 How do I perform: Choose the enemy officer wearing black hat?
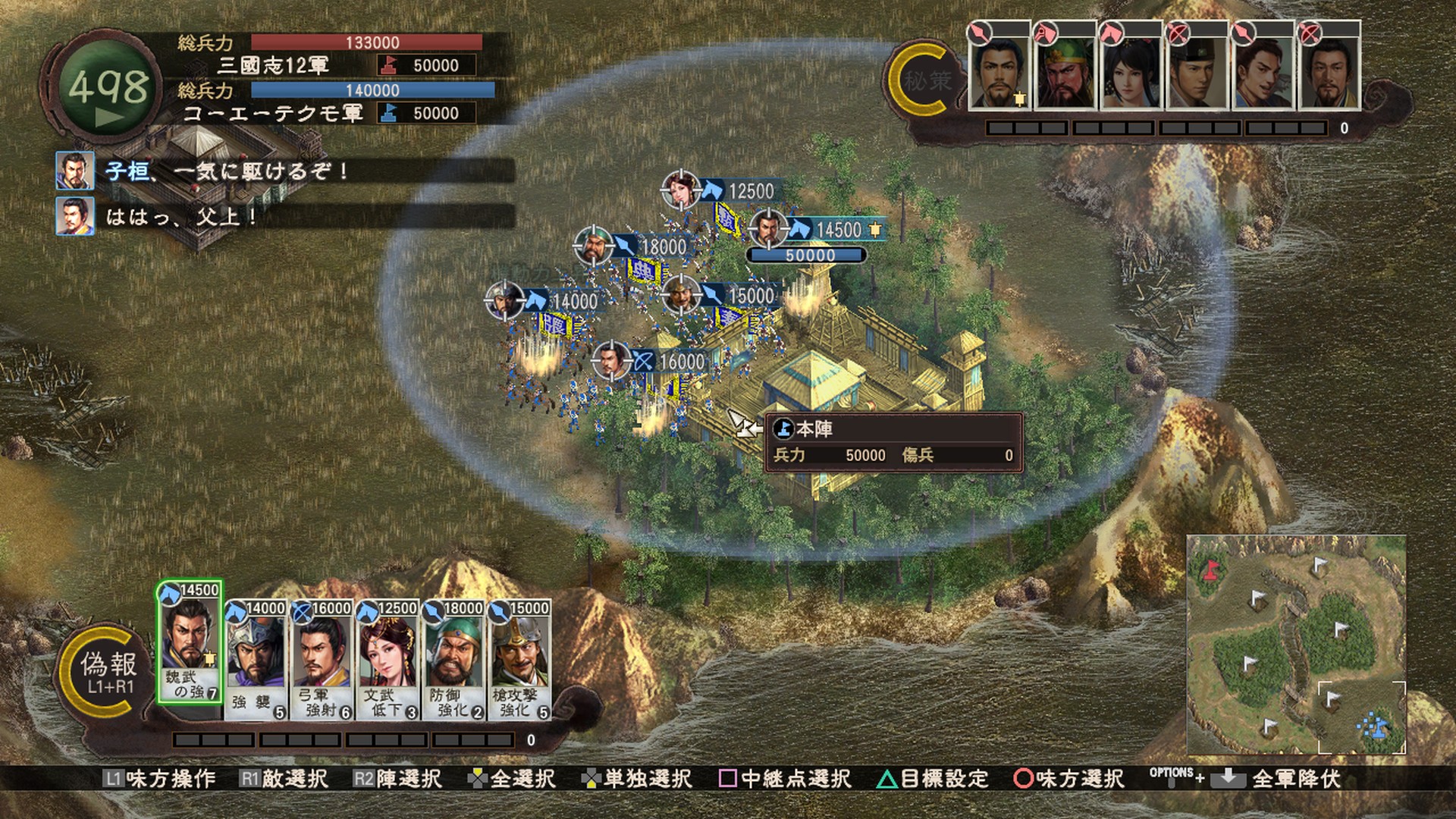(1196, 72)
